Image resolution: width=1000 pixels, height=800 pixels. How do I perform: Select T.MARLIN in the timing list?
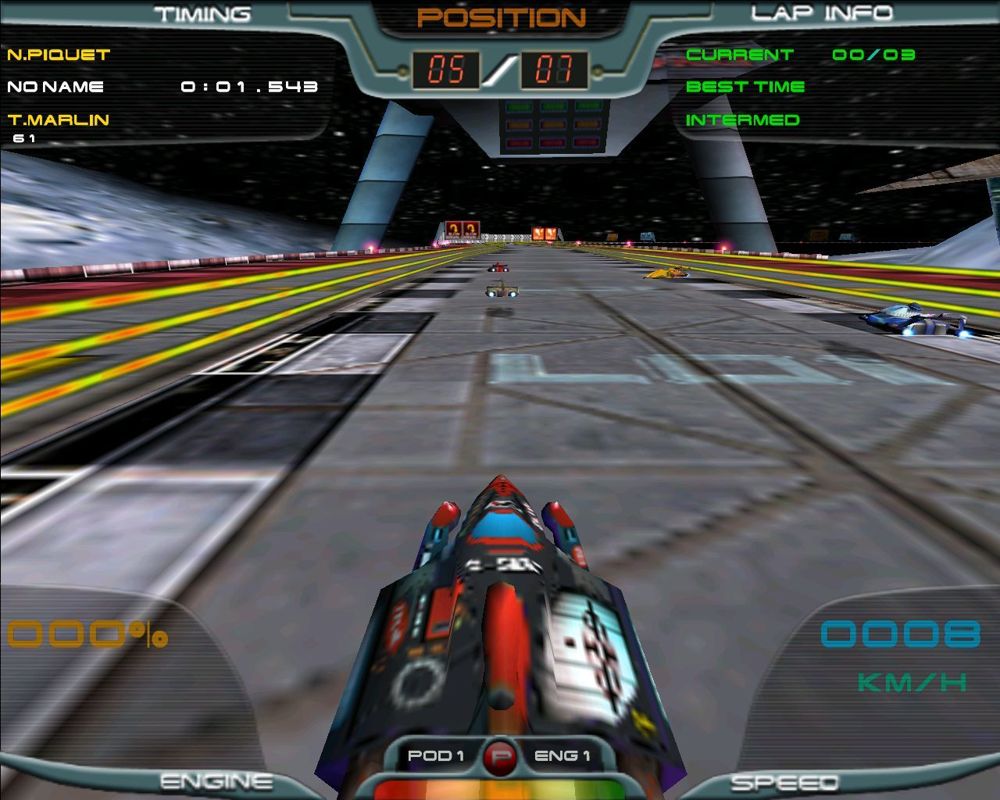click(x=58, y=120)
